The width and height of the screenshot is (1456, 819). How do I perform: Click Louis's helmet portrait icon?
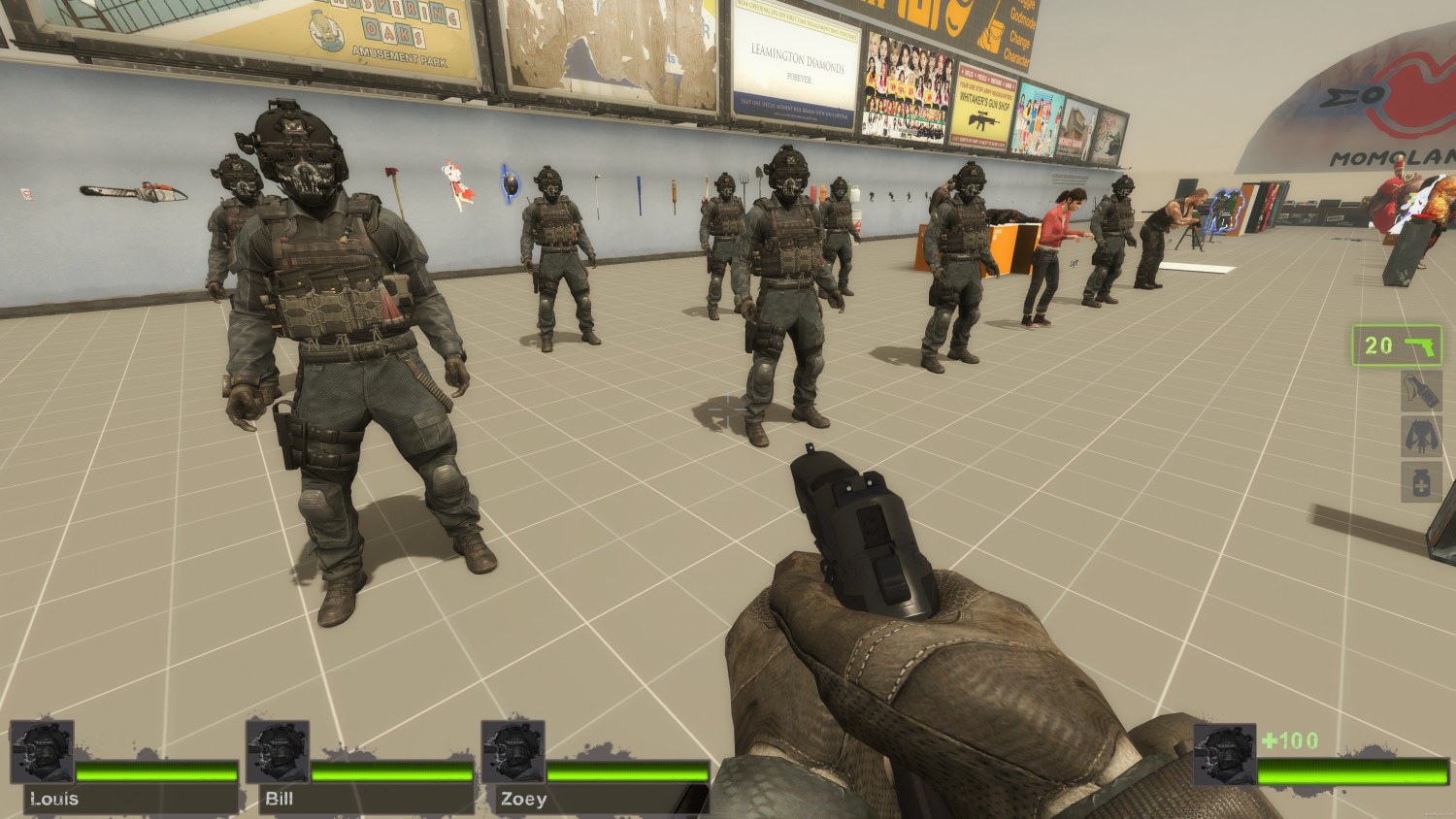(41, 750)
